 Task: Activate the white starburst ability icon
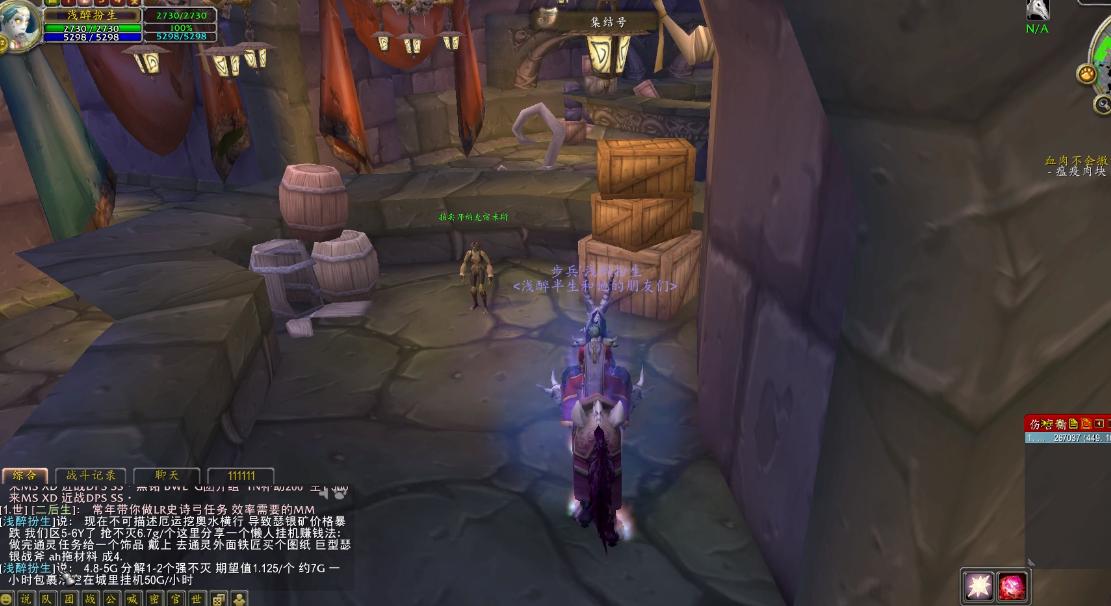977,586
